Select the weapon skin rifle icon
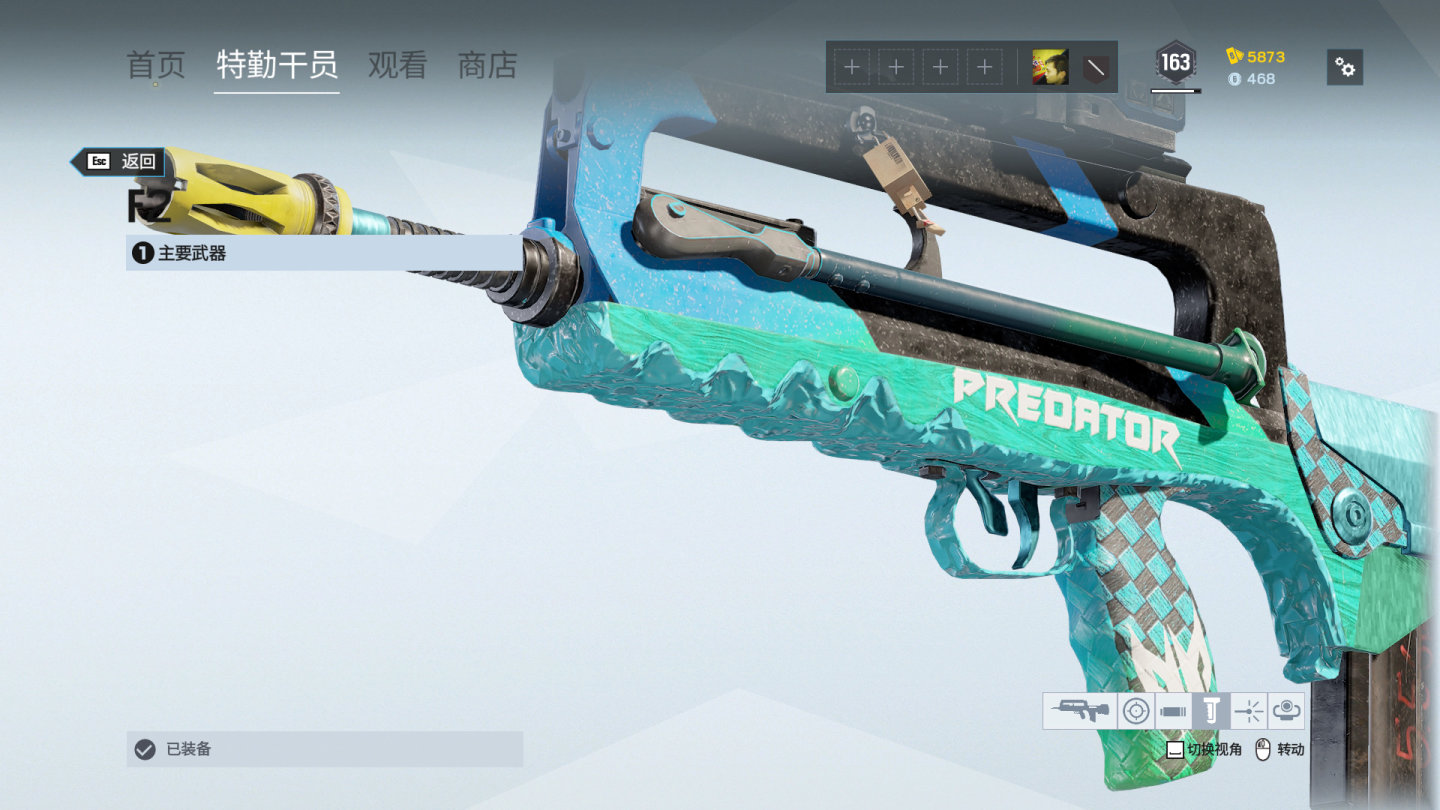The width and height of the screenshot is (1440, 810). pyautogui.click(x=1080, y=711)
